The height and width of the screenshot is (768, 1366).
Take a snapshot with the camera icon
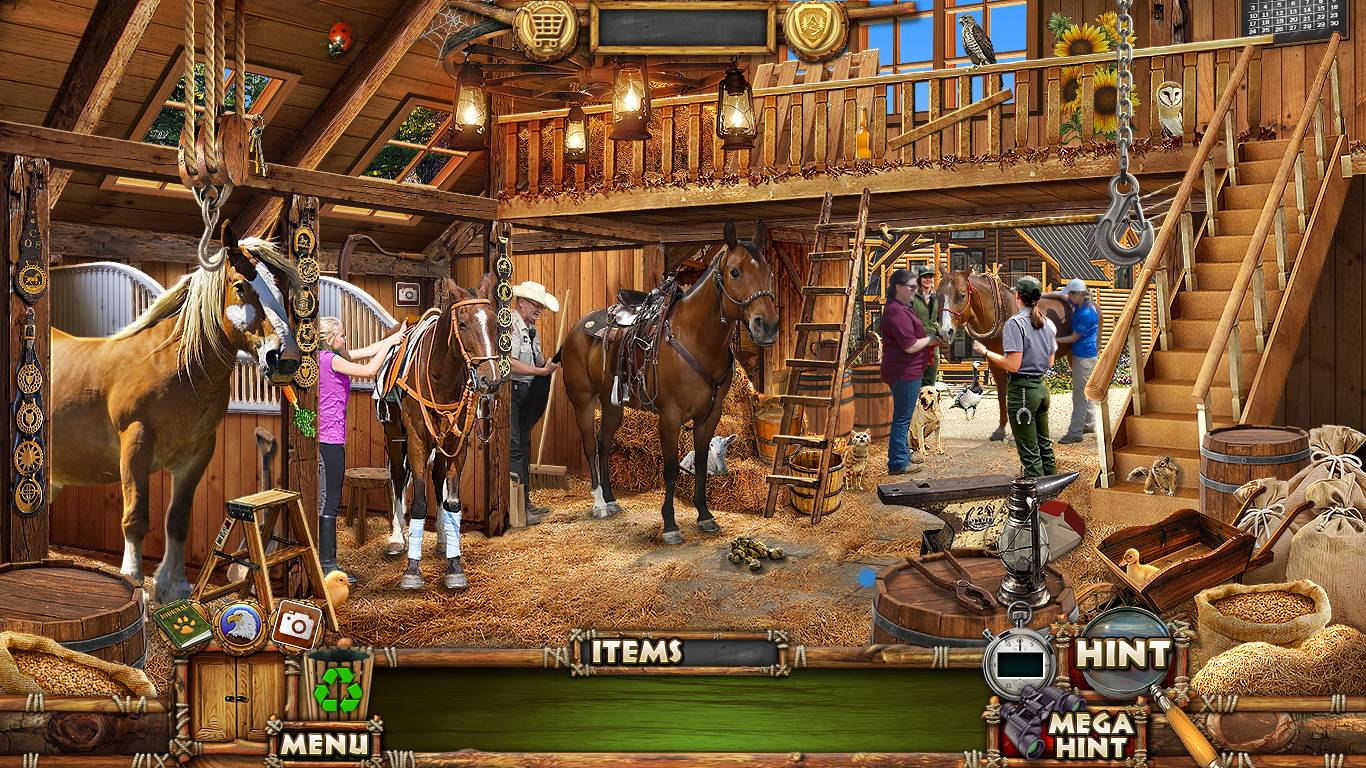pos(296,625)
